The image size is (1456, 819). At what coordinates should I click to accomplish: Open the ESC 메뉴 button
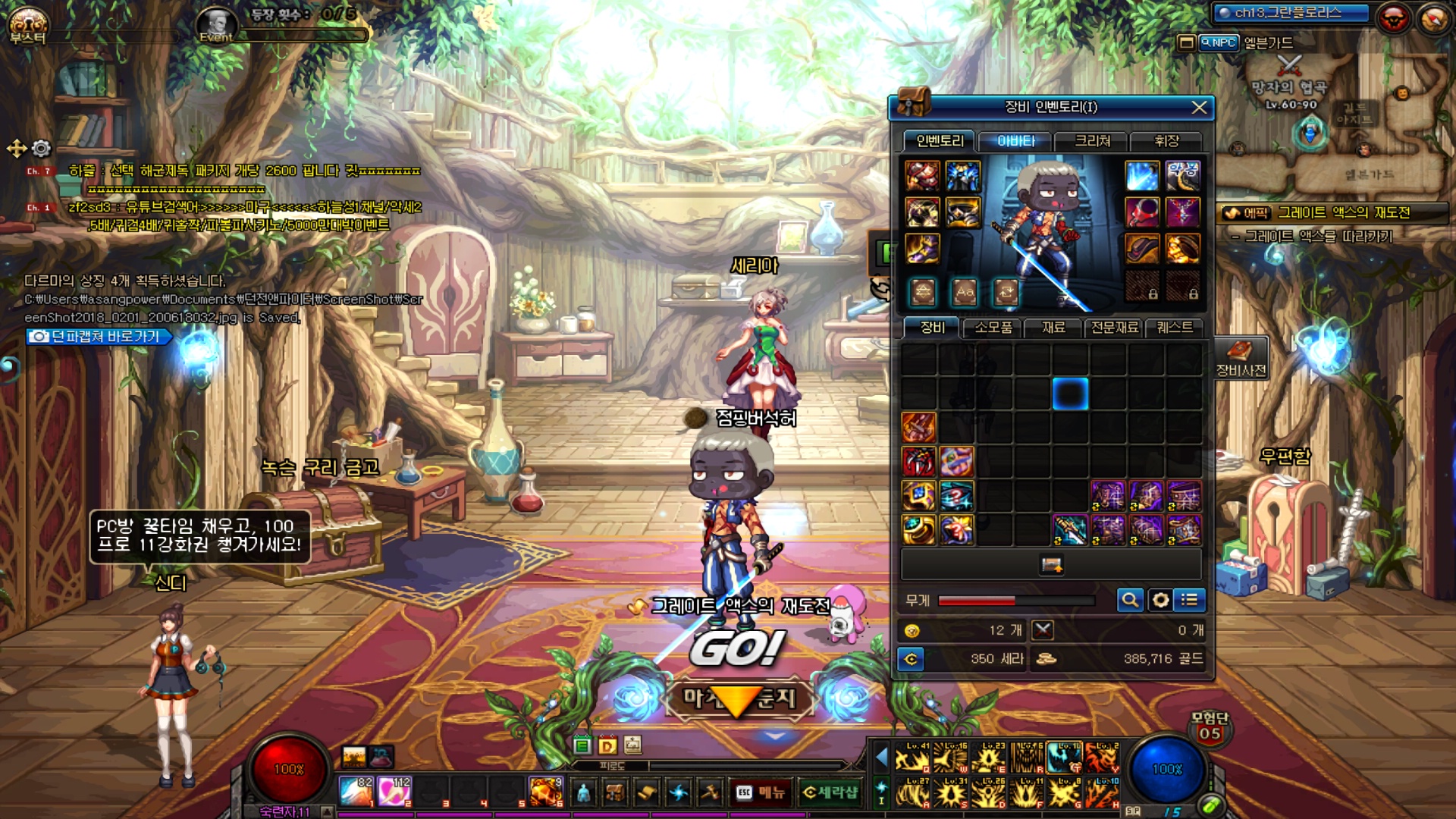point(761,792)
